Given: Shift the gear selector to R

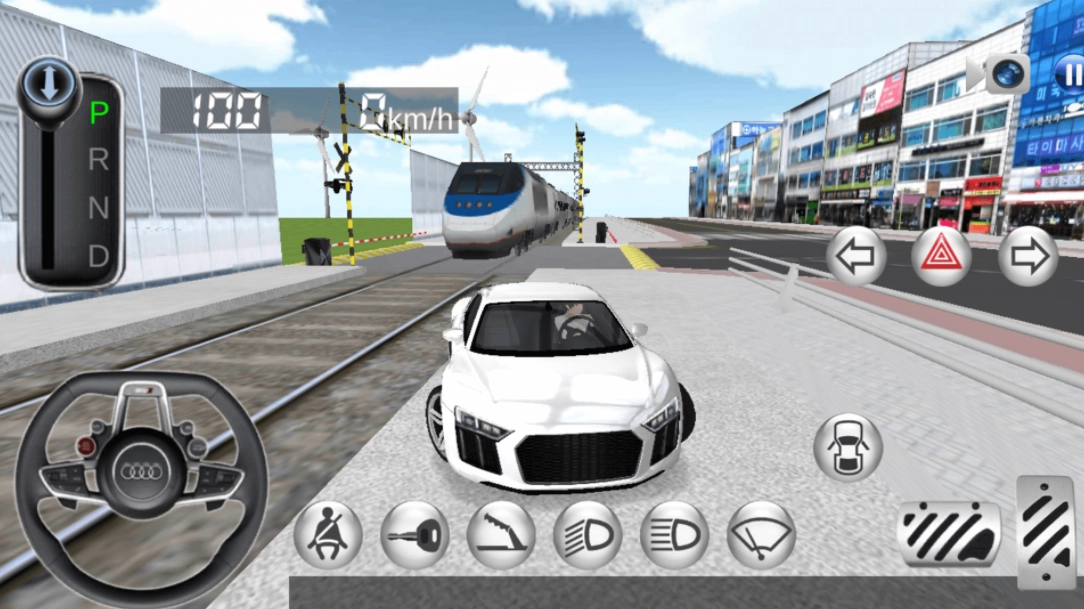Looking at the screenshot, I should point(98,160).
